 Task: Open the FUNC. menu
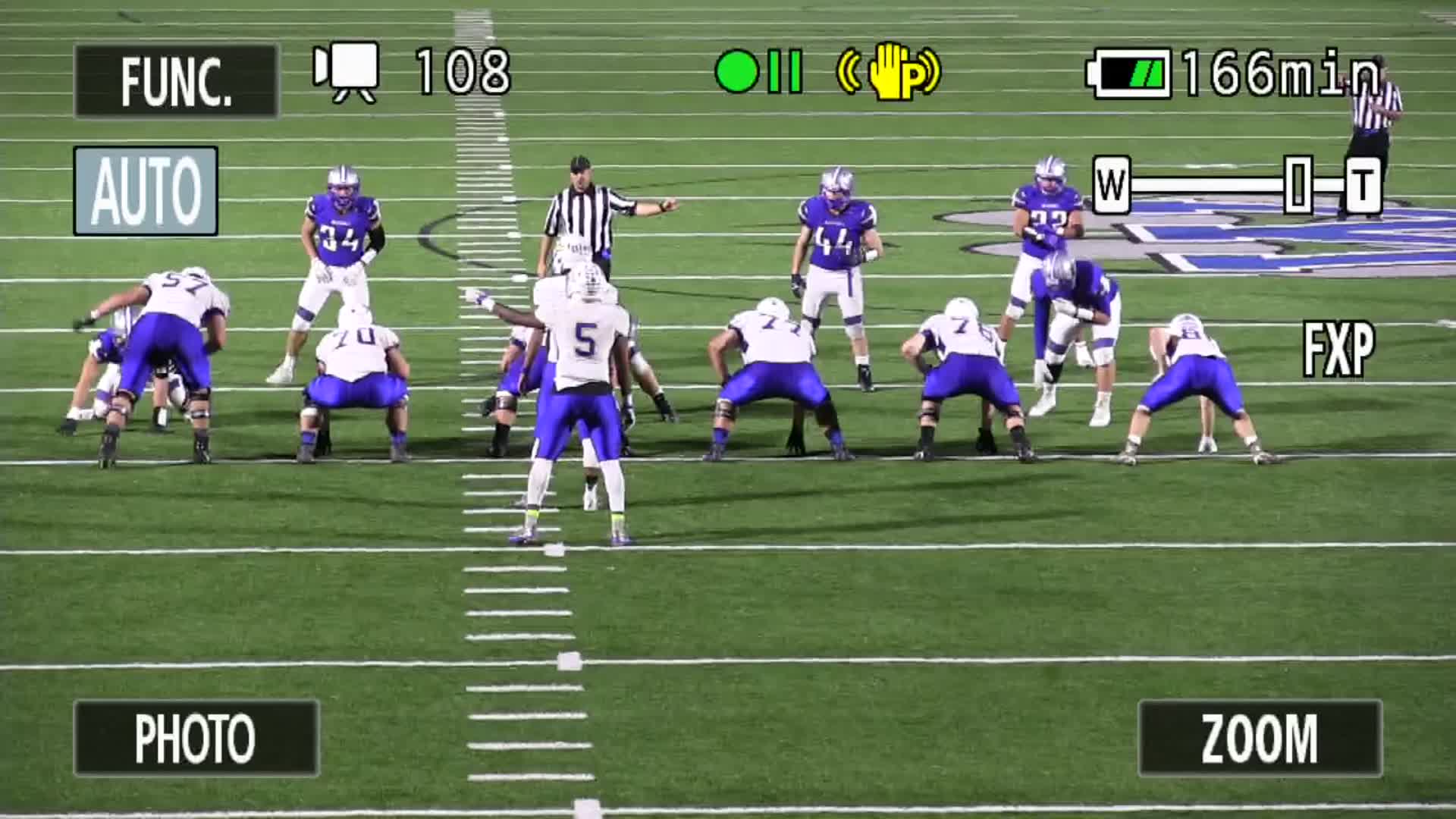(x=176, y=81)
